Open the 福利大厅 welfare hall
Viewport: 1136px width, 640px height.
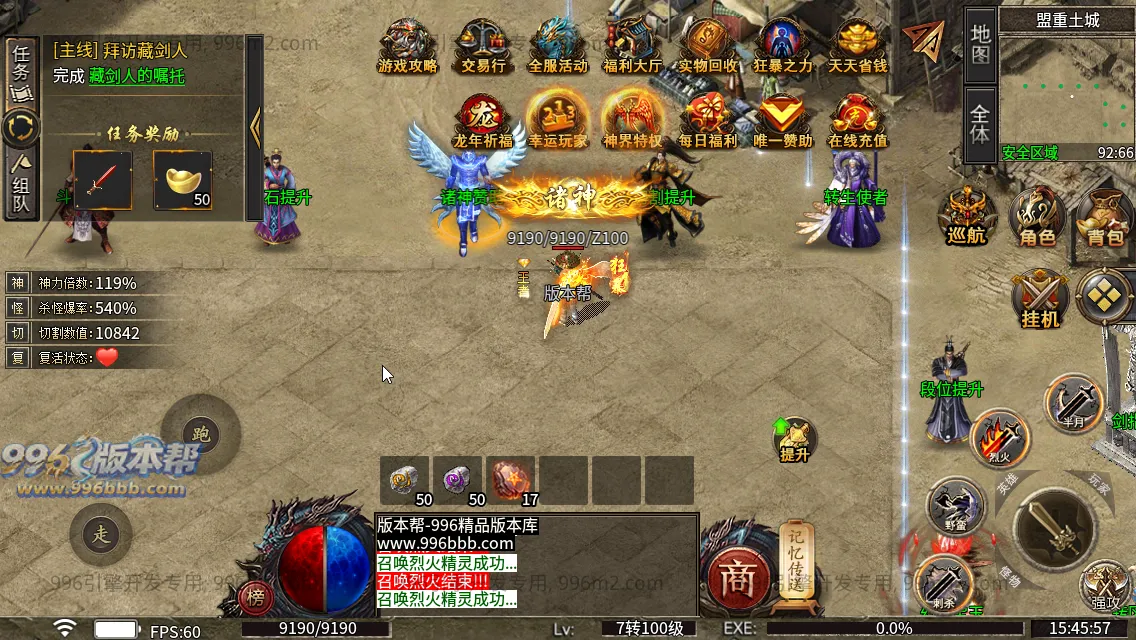pos(632,45)
